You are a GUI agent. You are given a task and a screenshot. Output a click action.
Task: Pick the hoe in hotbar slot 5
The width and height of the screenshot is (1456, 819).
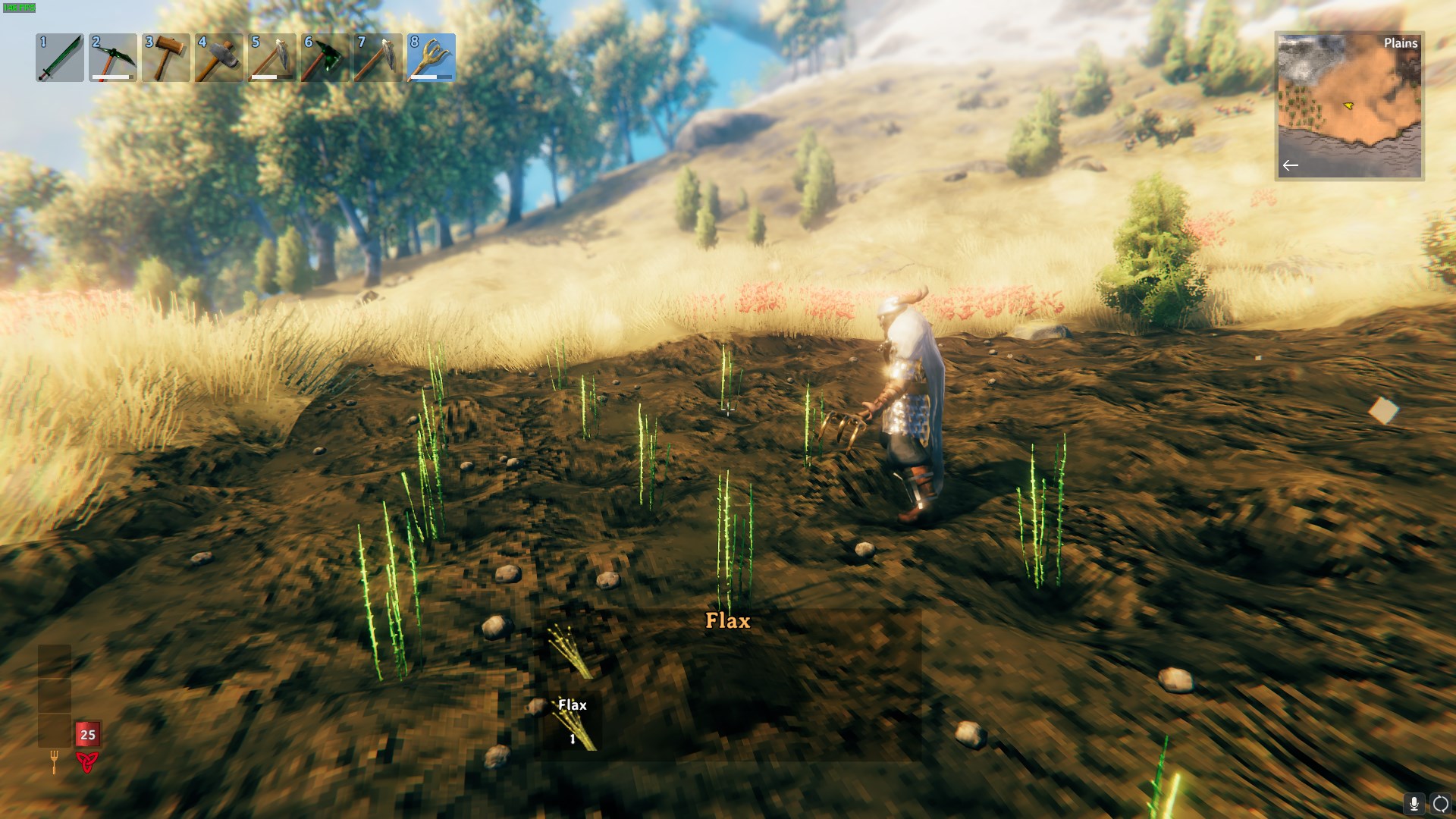272,58
